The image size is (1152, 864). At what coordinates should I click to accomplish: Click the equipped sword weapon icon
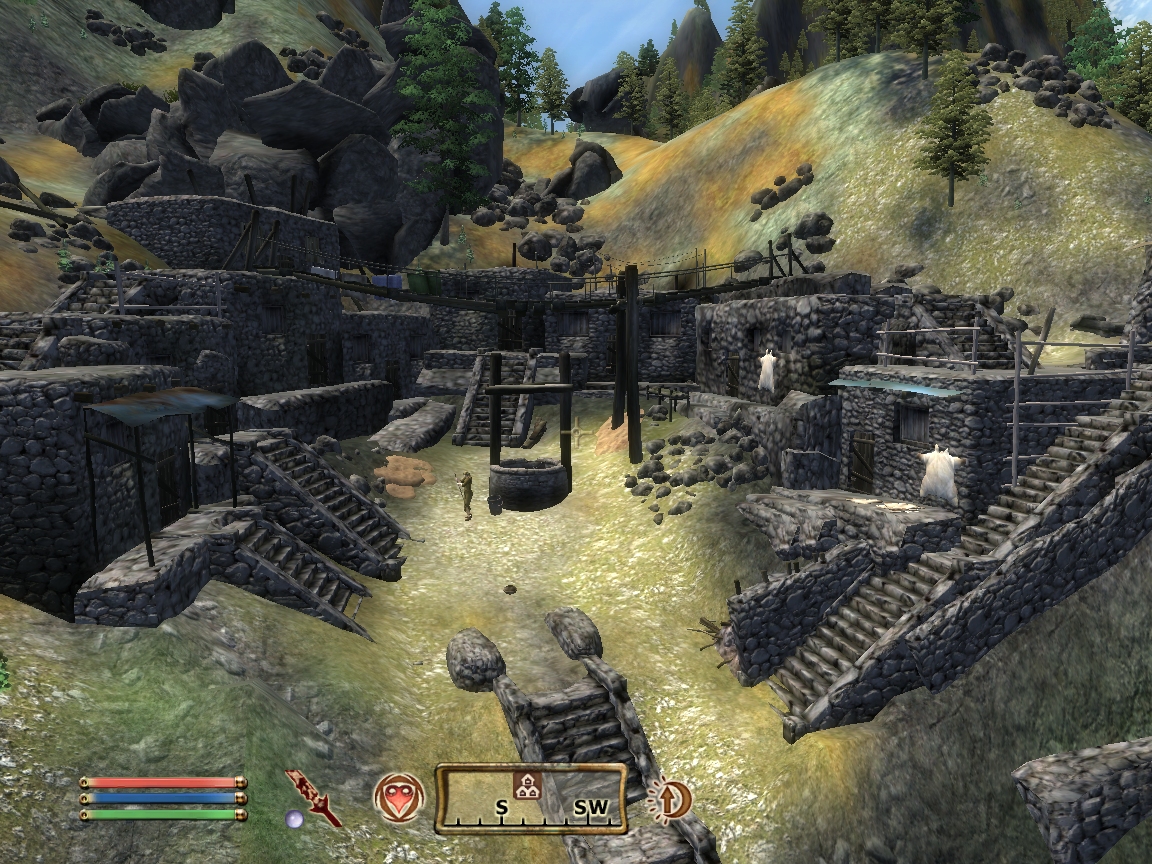click(312, 797)
